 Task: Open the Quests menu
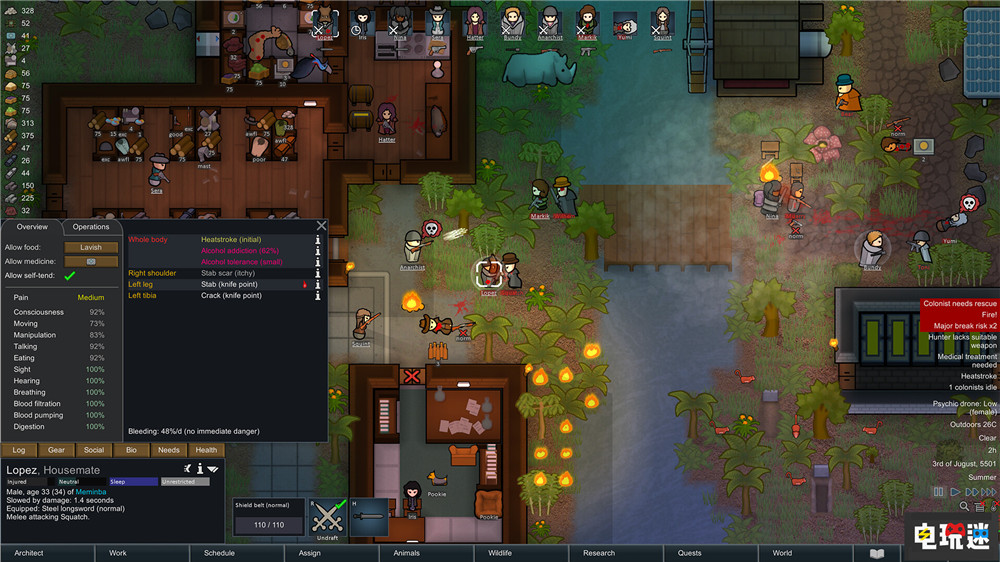pyautogui.click(x=689, y=552)
